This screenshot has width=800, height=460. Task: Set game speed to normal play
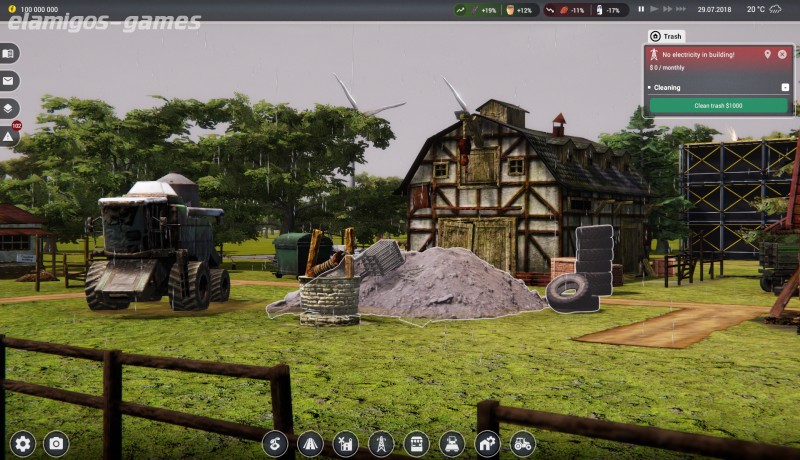click(653, 9)
